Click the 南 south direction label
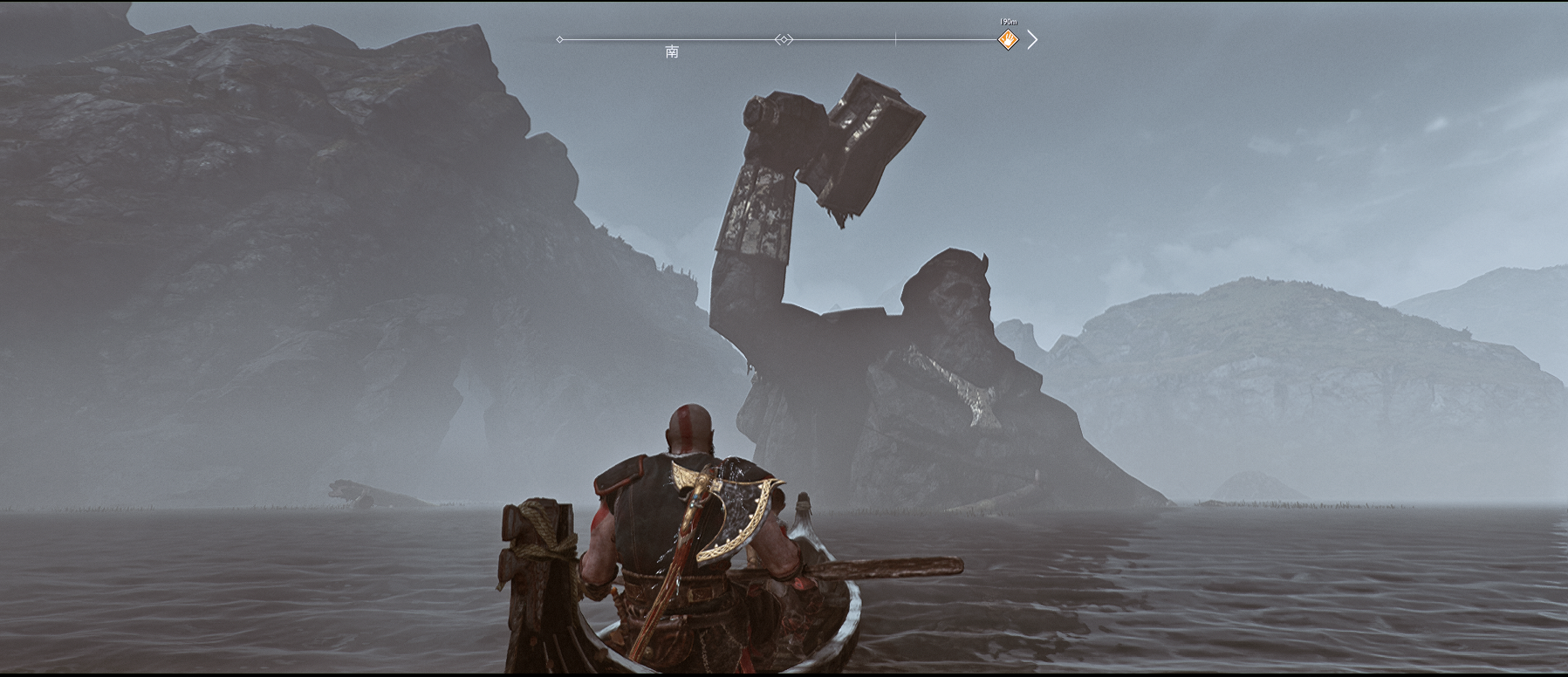 pyautogui.click(x=672, y=51)
